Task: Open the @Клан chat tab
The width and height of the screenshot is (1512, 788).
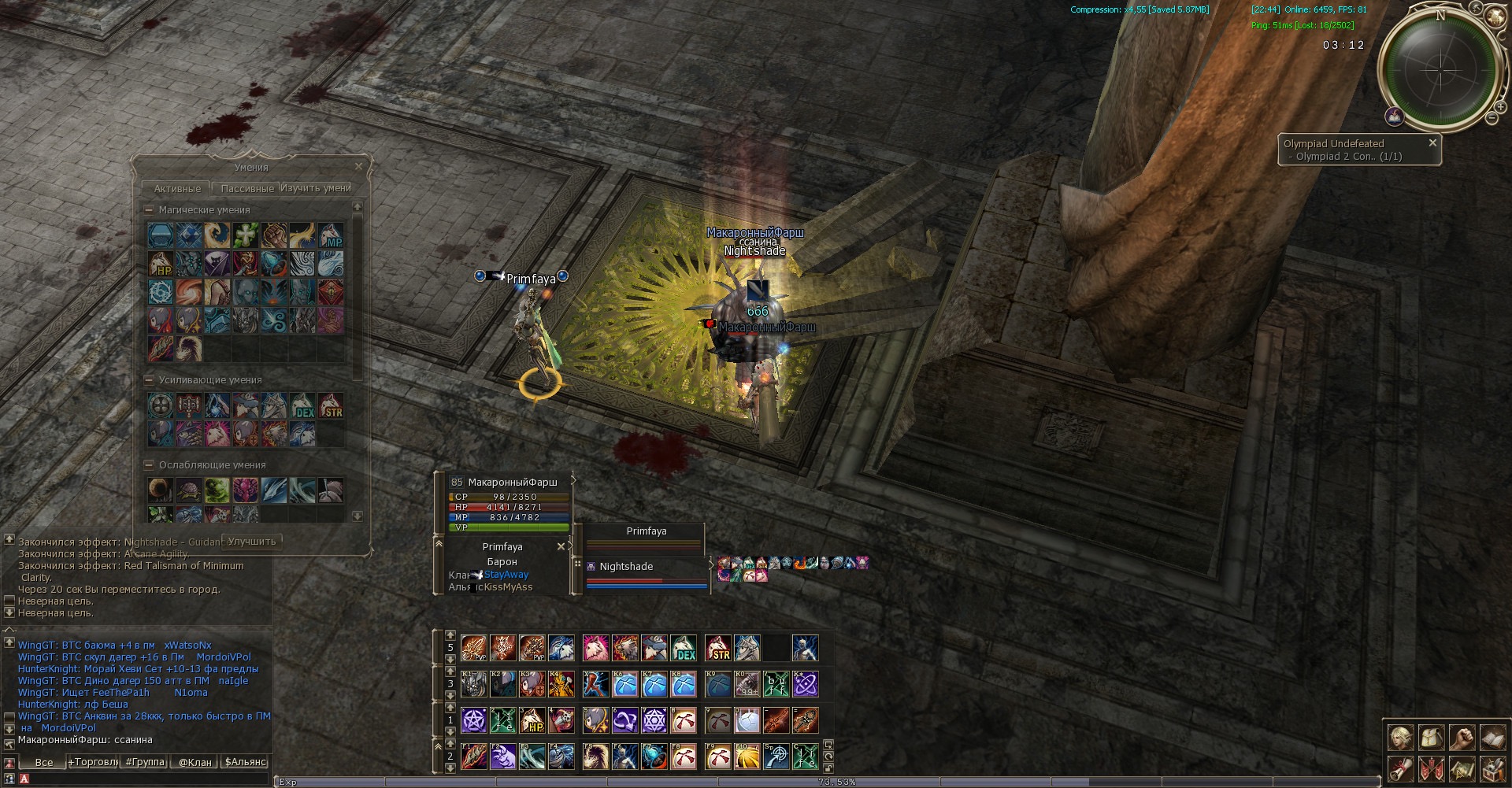Action: 195,762
